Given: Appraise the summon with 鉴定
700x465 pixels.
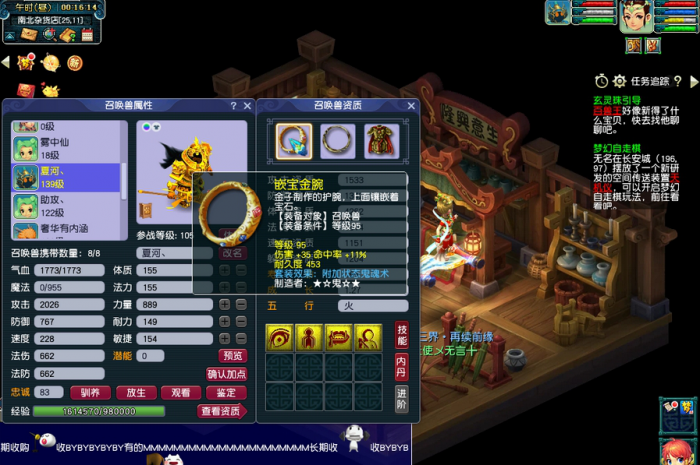Looking at the screenshot, I should pyautogui.click(x=226, y=393).
